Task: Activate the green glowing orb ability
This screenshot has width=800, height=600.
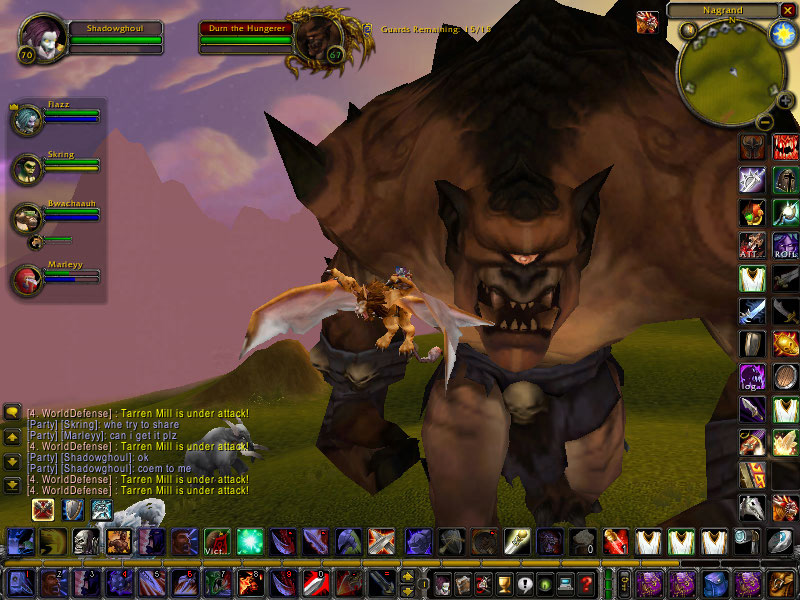Action: tap(249, 541)
